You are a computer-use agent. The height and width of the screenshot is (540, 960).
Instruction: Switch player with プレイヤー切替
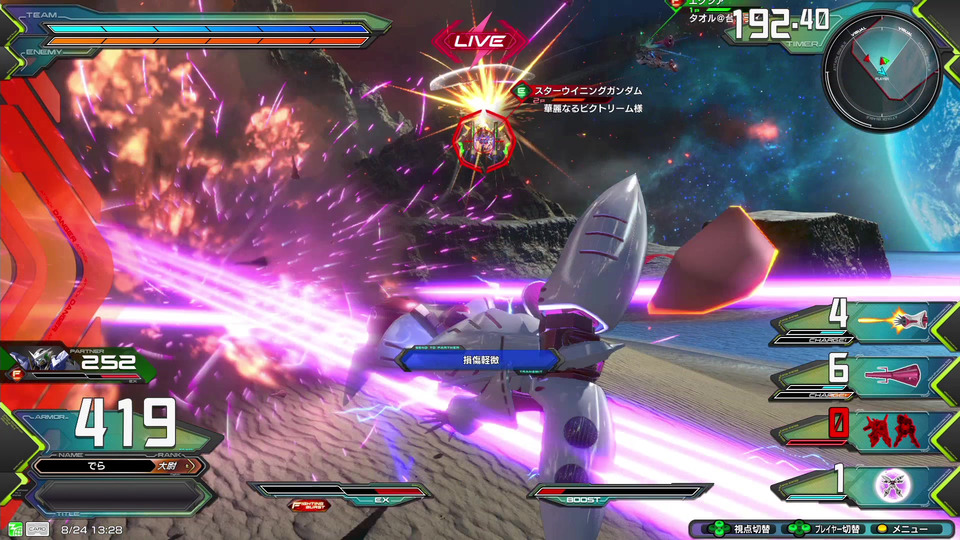click(820, 529)
